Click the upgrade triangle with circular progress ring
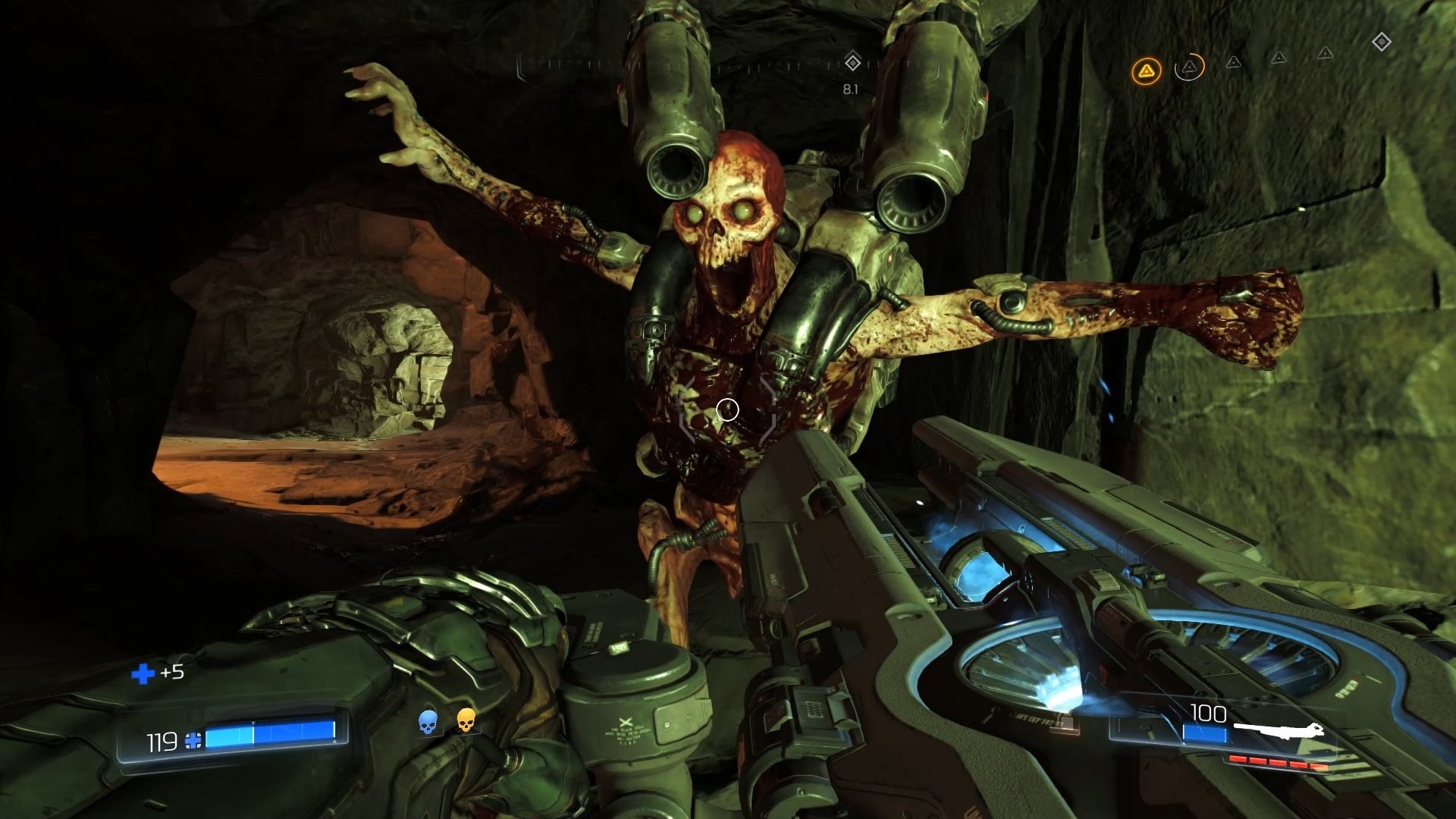The width and height of the screenshot is (1456, 819). pyautogui.click(x=1190, y=68)
